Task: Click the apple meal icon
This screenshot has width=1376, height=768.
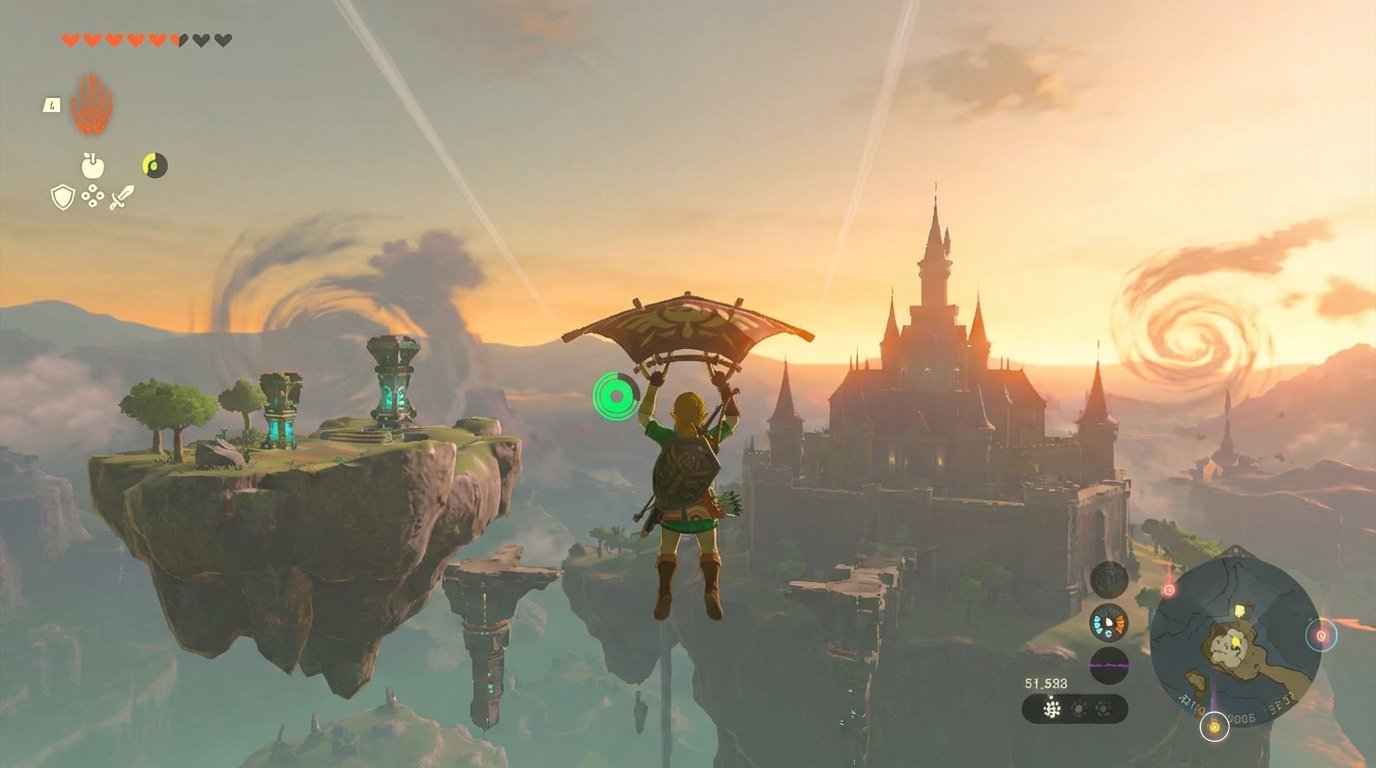Action: 93,165
